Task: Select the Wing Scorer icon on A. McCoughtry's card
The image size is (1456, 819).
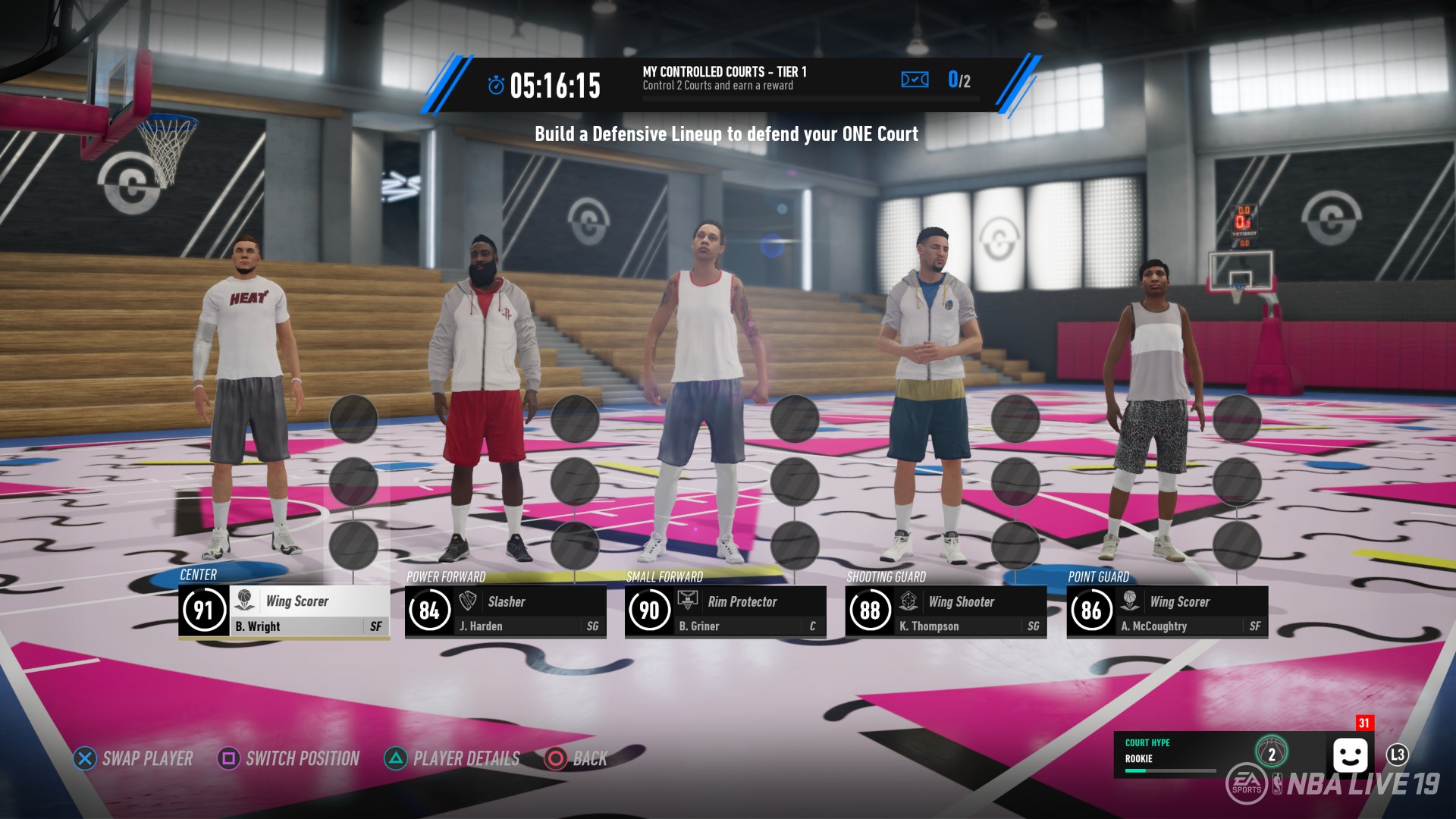Action: click(1128, 601)
